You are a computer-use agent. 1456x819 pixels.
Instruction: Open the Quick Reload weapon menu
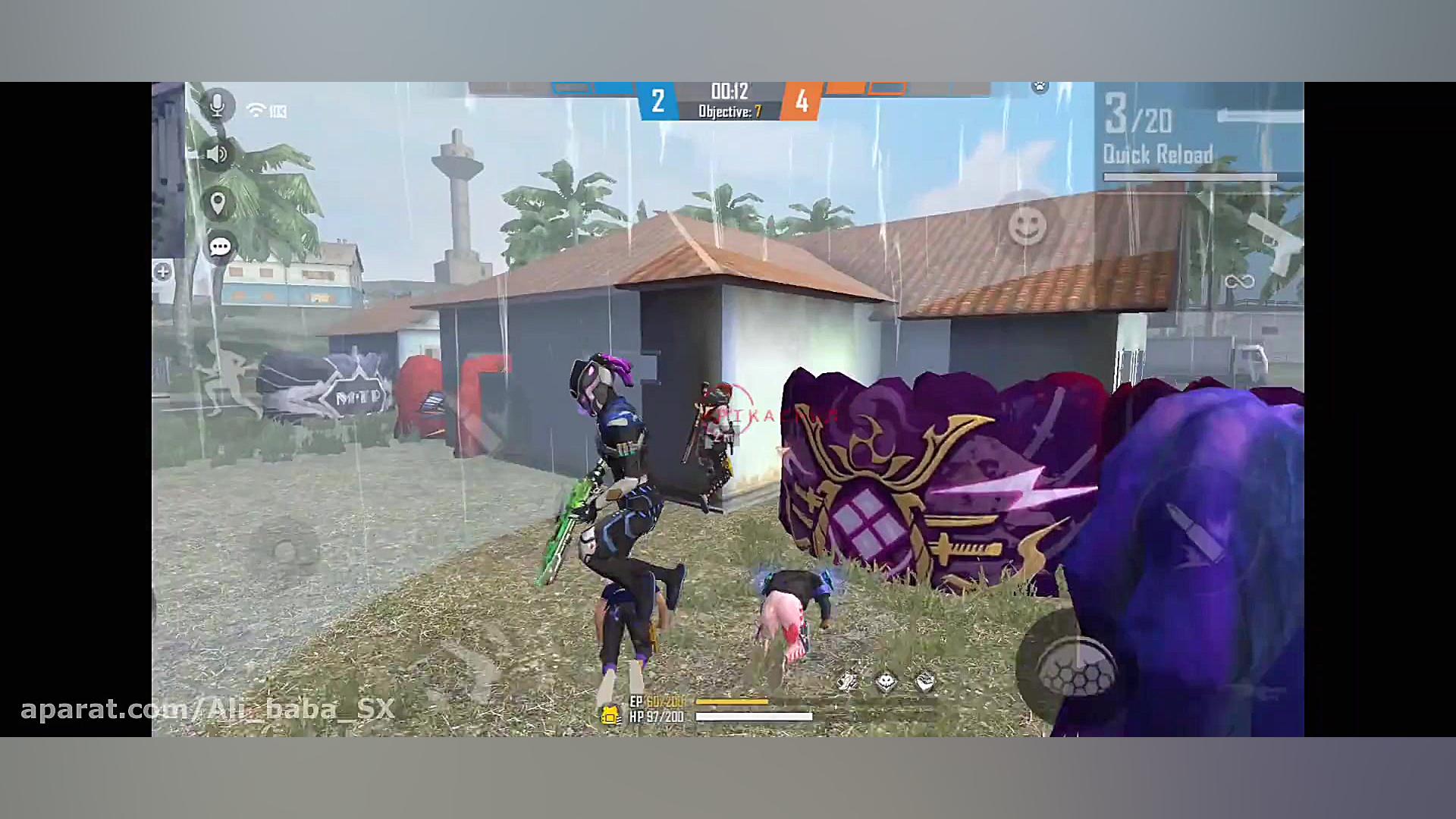coord(1159,153)
